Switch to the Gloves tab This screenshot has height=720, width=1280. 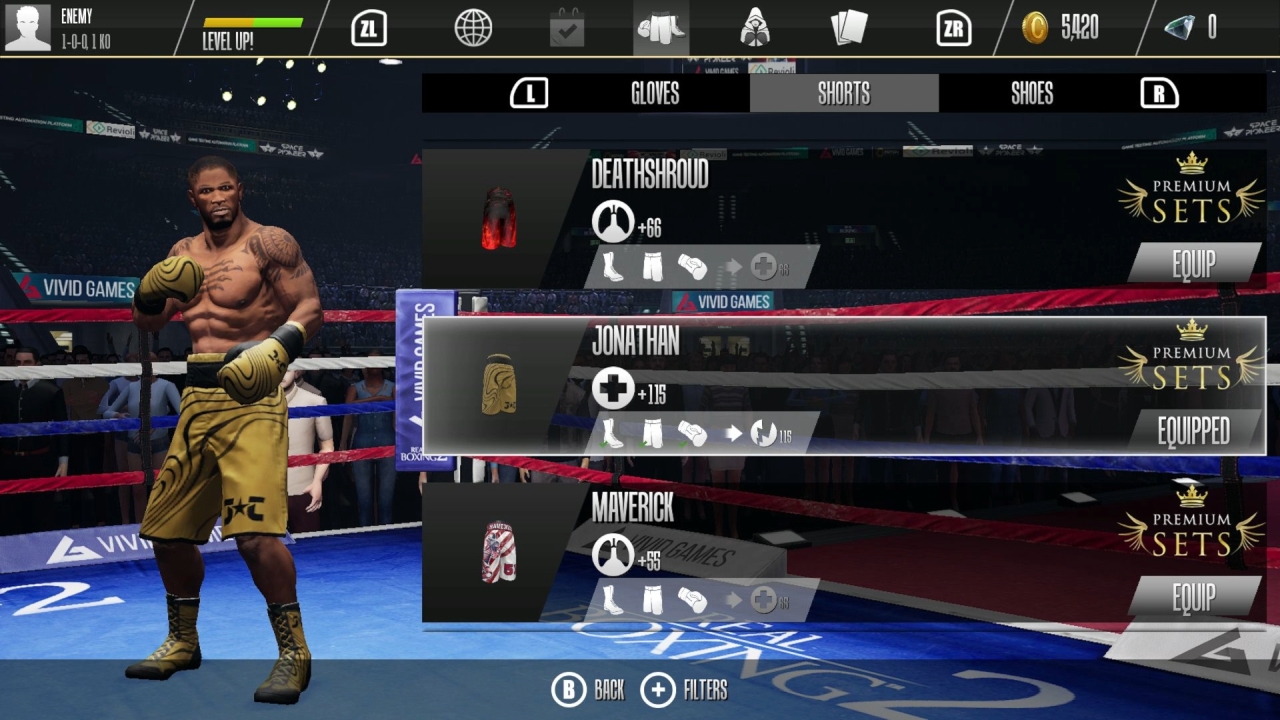[655, 93]
